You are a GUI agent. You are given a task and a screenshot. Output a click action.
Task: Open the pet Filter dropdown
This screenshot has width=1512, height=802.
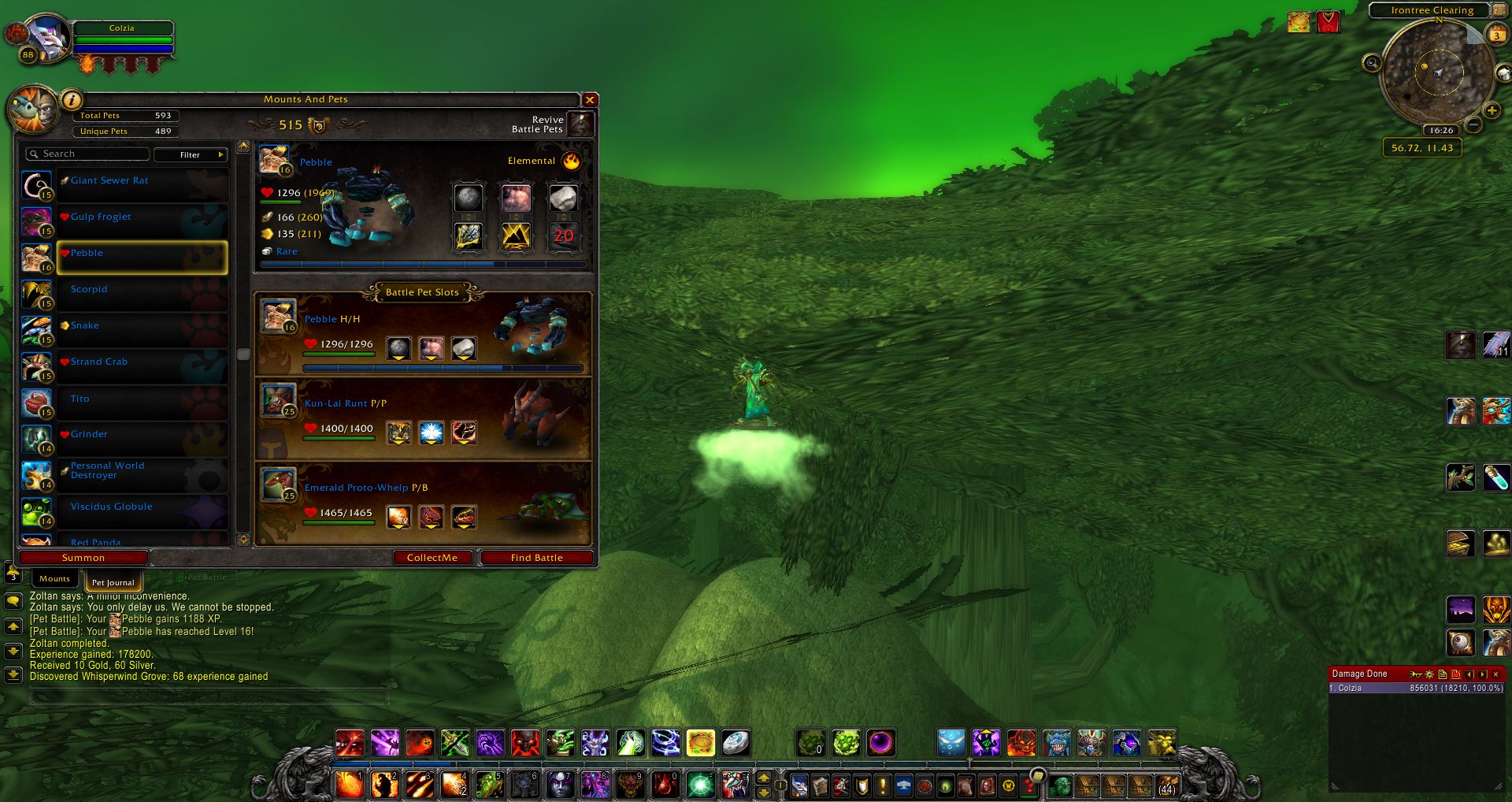point(191,154)
